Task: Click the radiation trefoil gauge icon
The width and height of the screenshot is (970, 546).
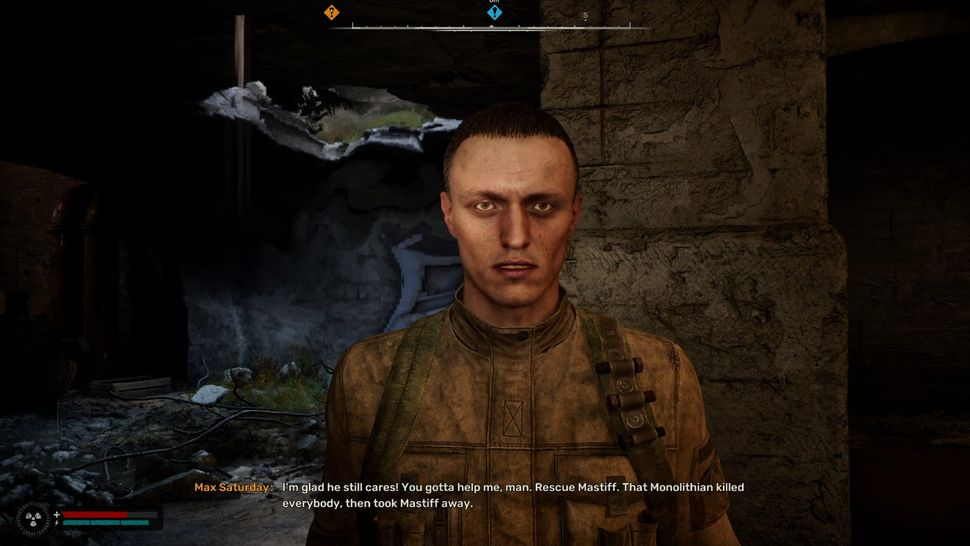Action: pyautogui.click(x=31, y=518)
